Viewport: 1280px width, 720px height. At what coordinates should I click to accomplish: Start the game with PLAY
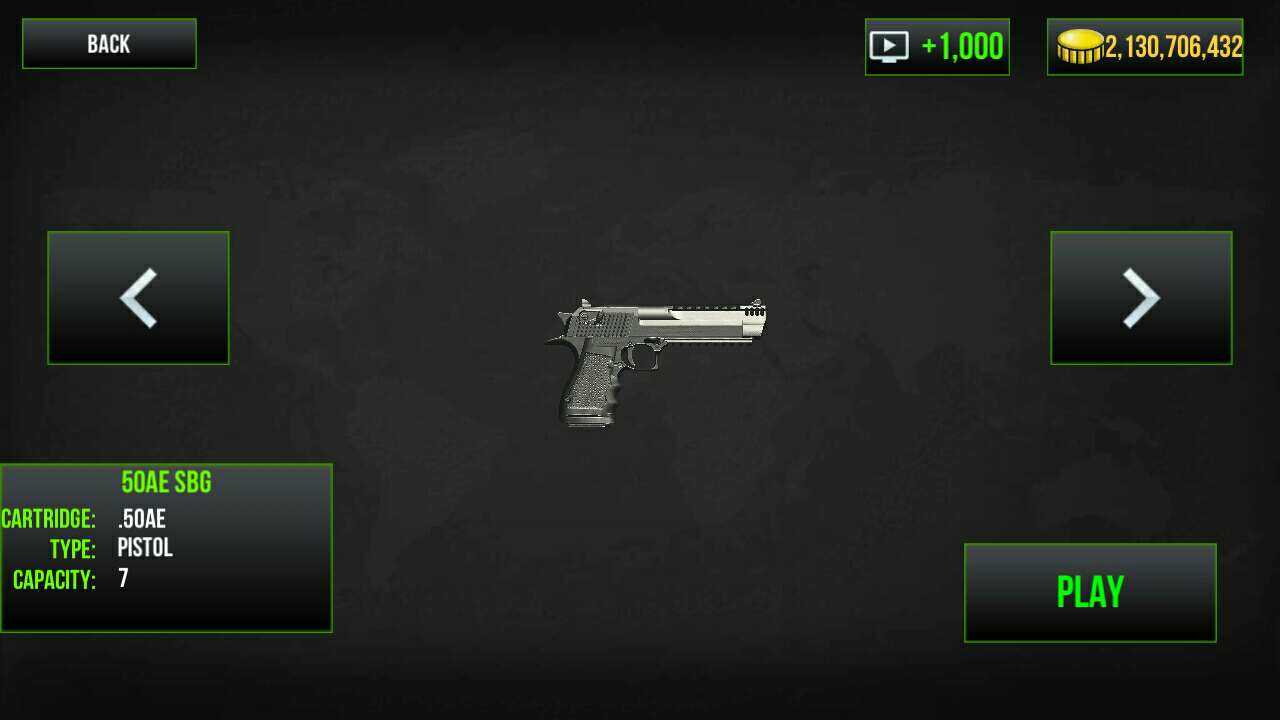click(1090, 592)
